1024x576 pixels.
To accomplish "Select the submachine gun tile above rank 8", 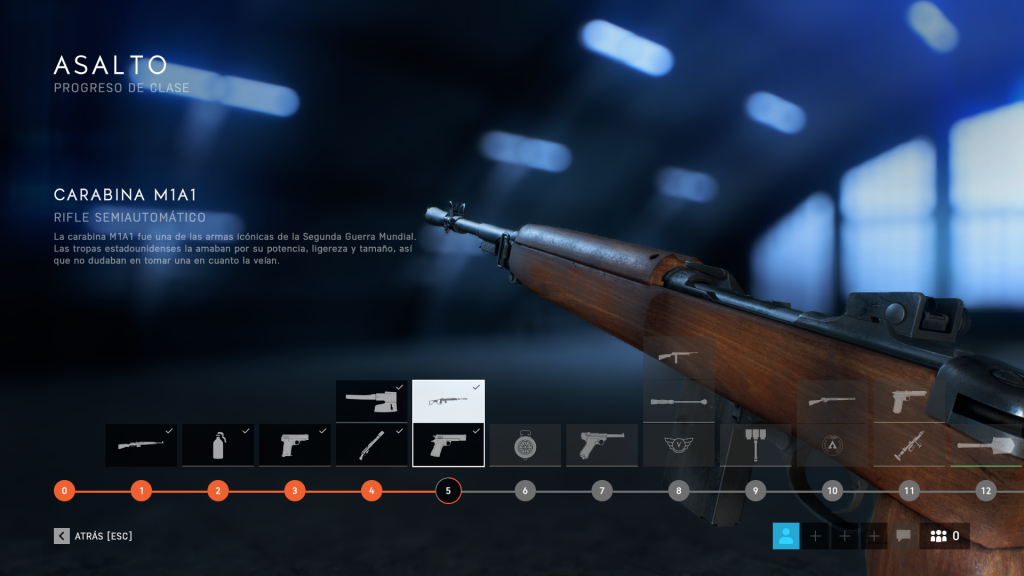I will pyautogui.click(x=679, y=357).
